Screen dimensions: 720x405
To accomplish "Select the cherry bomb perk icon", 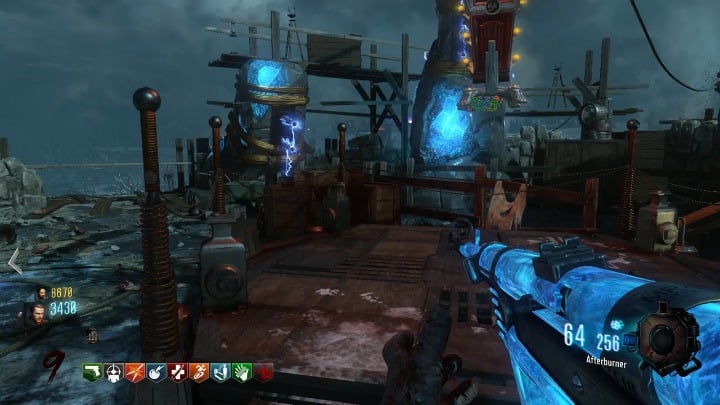I will coord(156,372).
